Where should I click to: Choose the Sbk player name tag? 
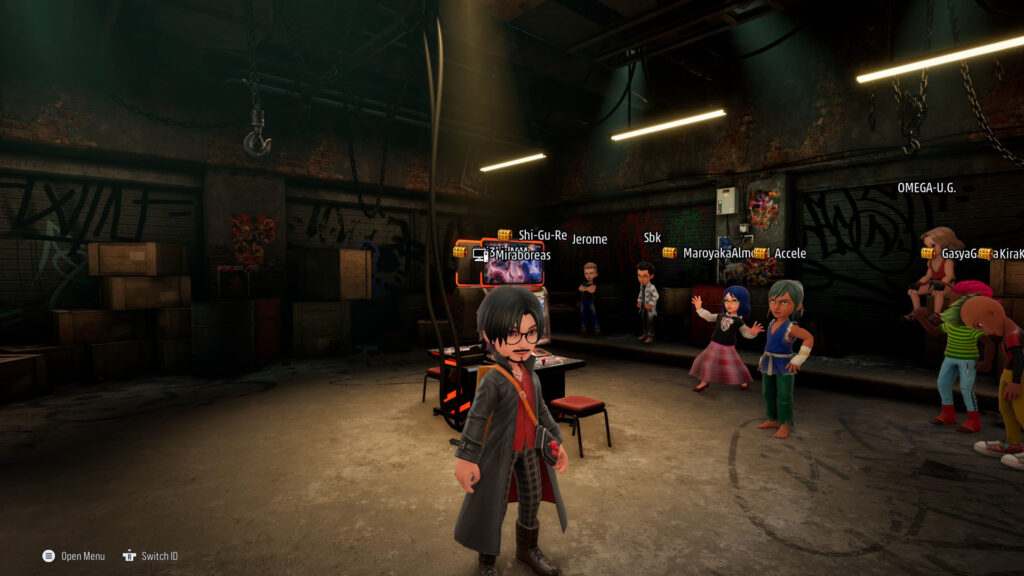coord(652,238)
